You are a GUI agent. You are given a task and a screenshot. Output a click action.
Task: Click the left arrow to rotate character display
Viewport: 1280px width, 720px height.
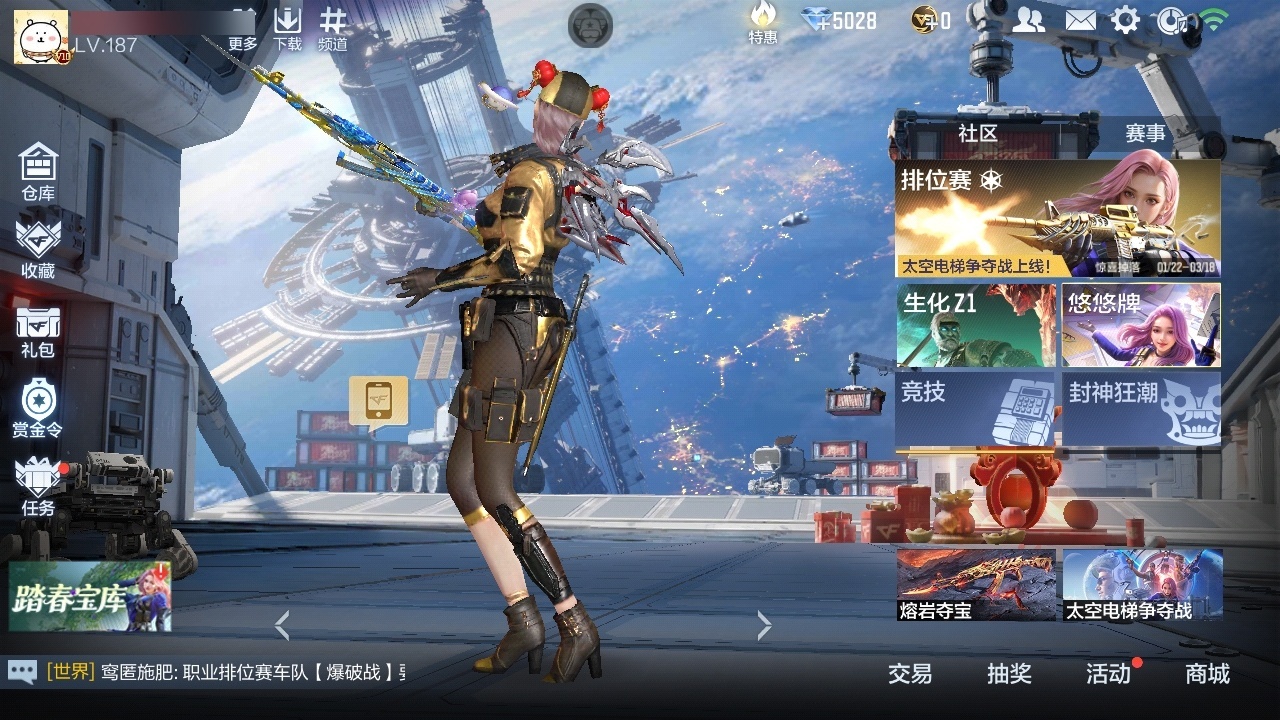pos(282,623)
